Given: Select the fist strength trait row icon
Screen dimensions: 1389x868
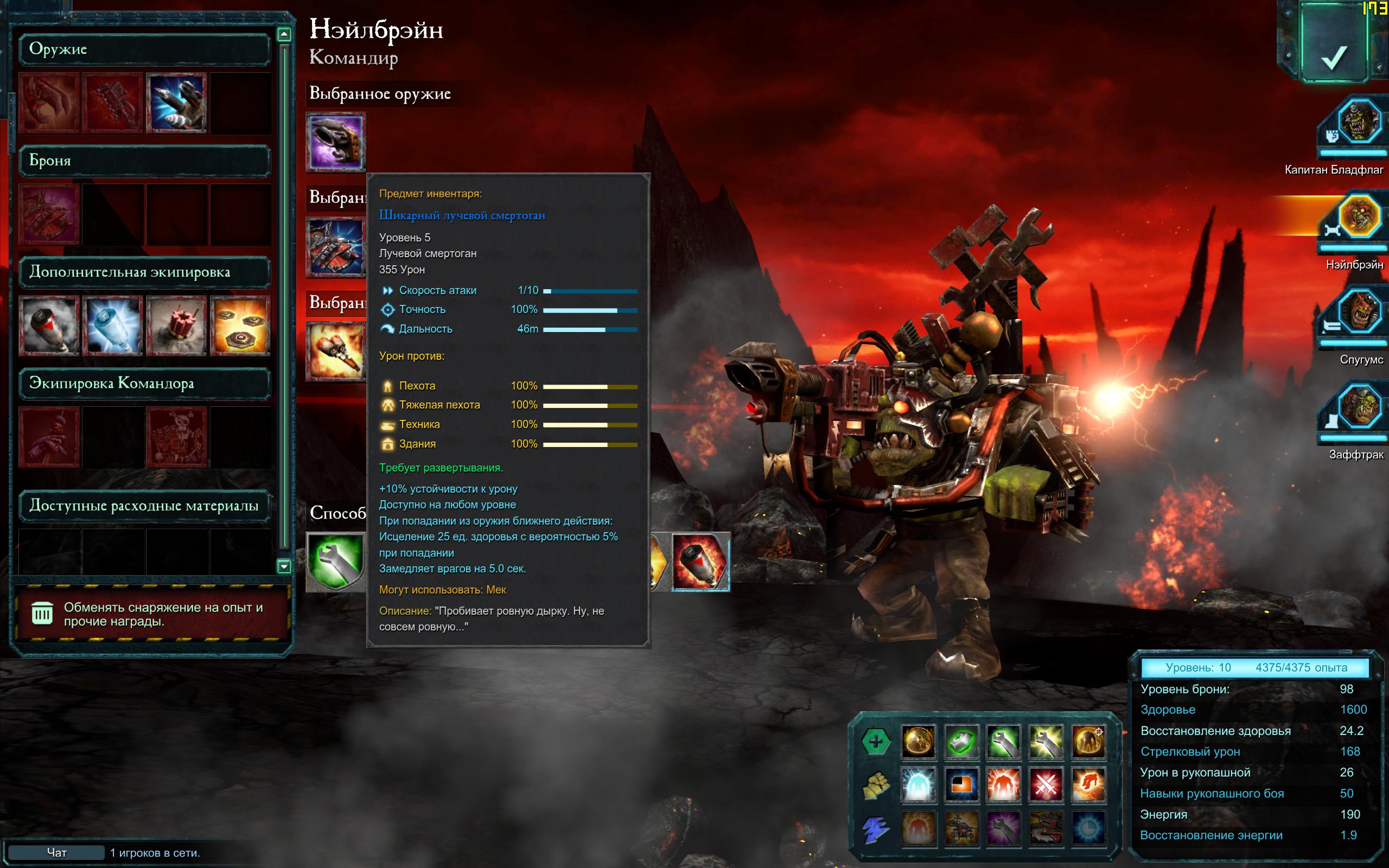Looking at the screenshot, I should coord(875,786).
